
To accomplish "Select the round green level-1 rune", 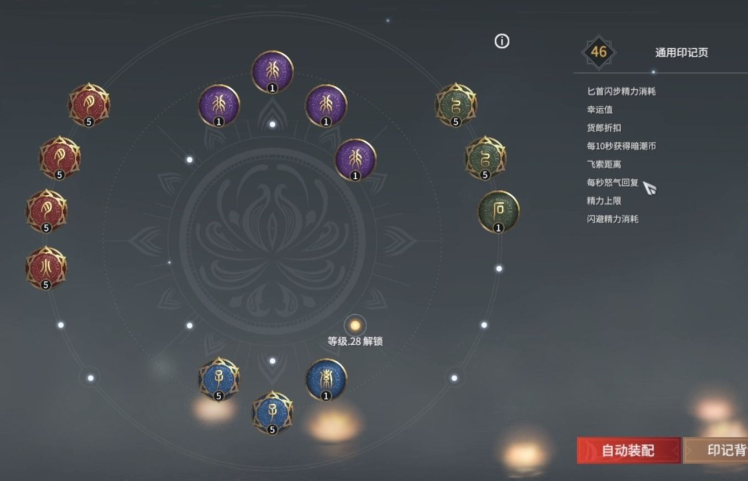I will click(x=498, y=210).
